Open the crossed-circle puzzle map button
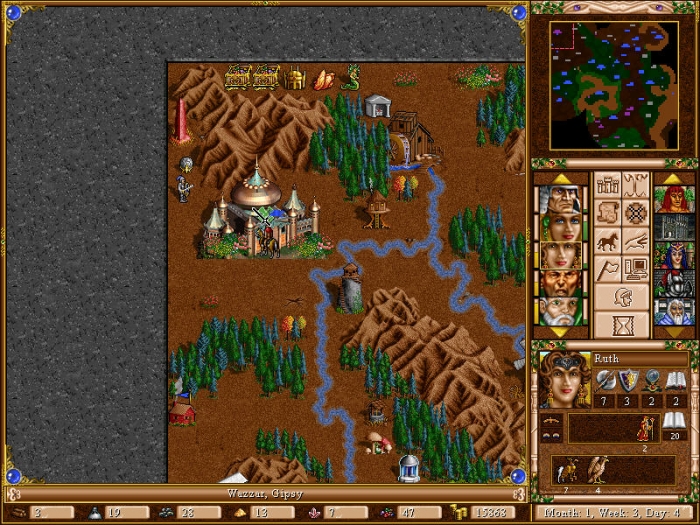700x525 pixels. pos(636,213)
